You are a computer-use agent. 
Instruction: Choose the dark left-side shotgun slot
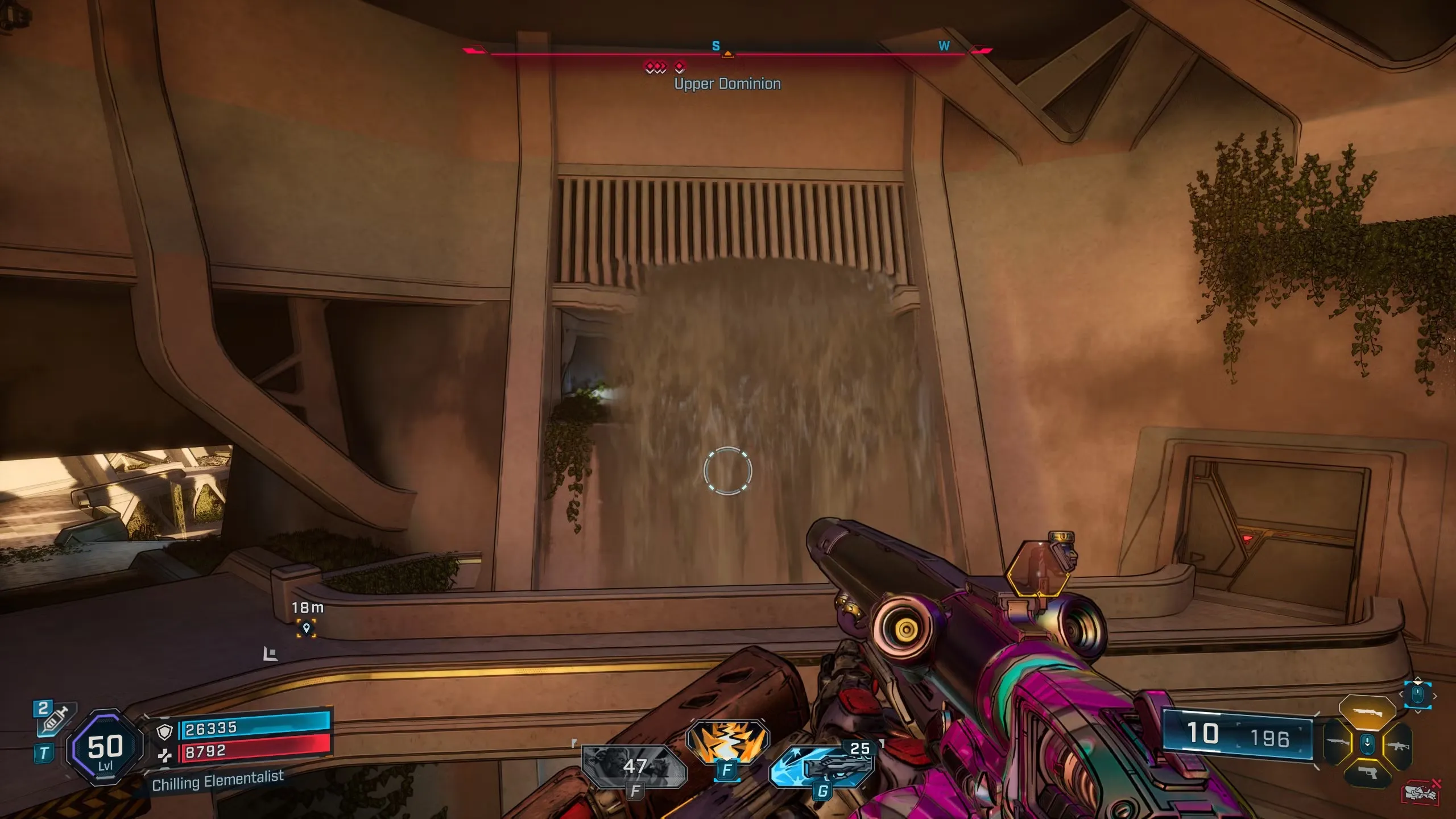[1337, 743]
